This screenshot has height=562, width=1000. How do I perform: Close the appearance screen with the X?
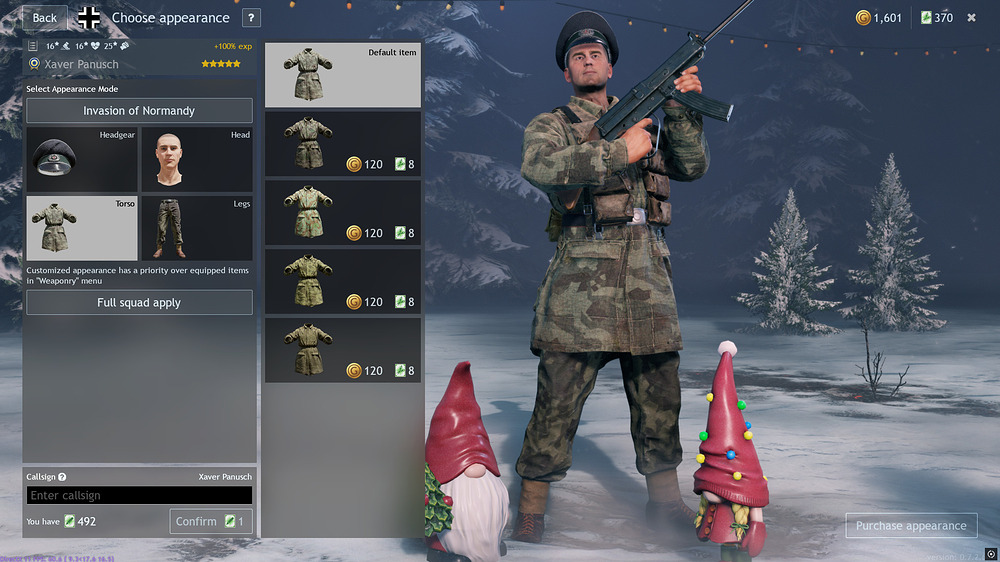tap(971, 18)
